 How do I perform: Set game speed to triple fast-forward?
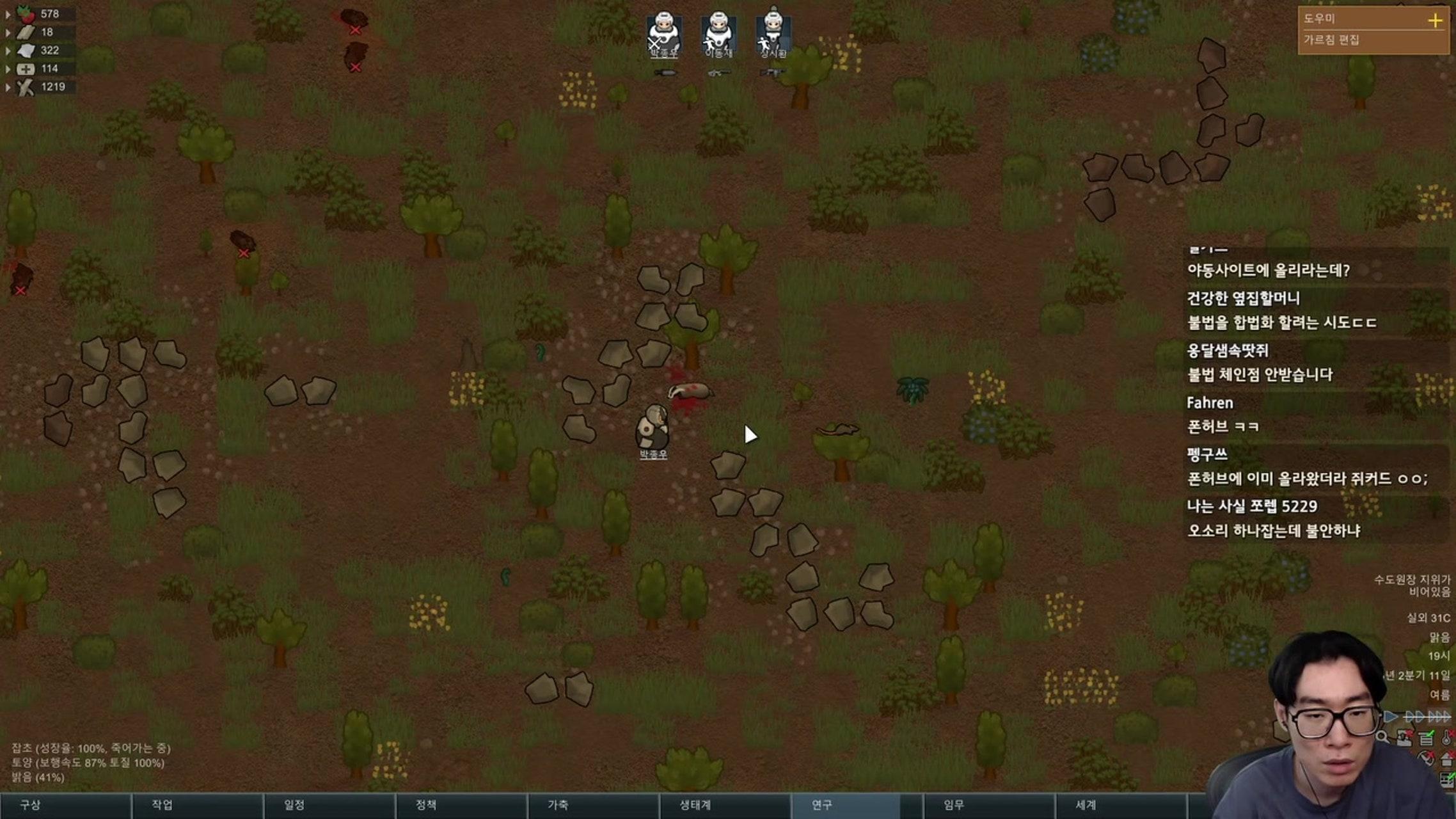click(1439, 716)
